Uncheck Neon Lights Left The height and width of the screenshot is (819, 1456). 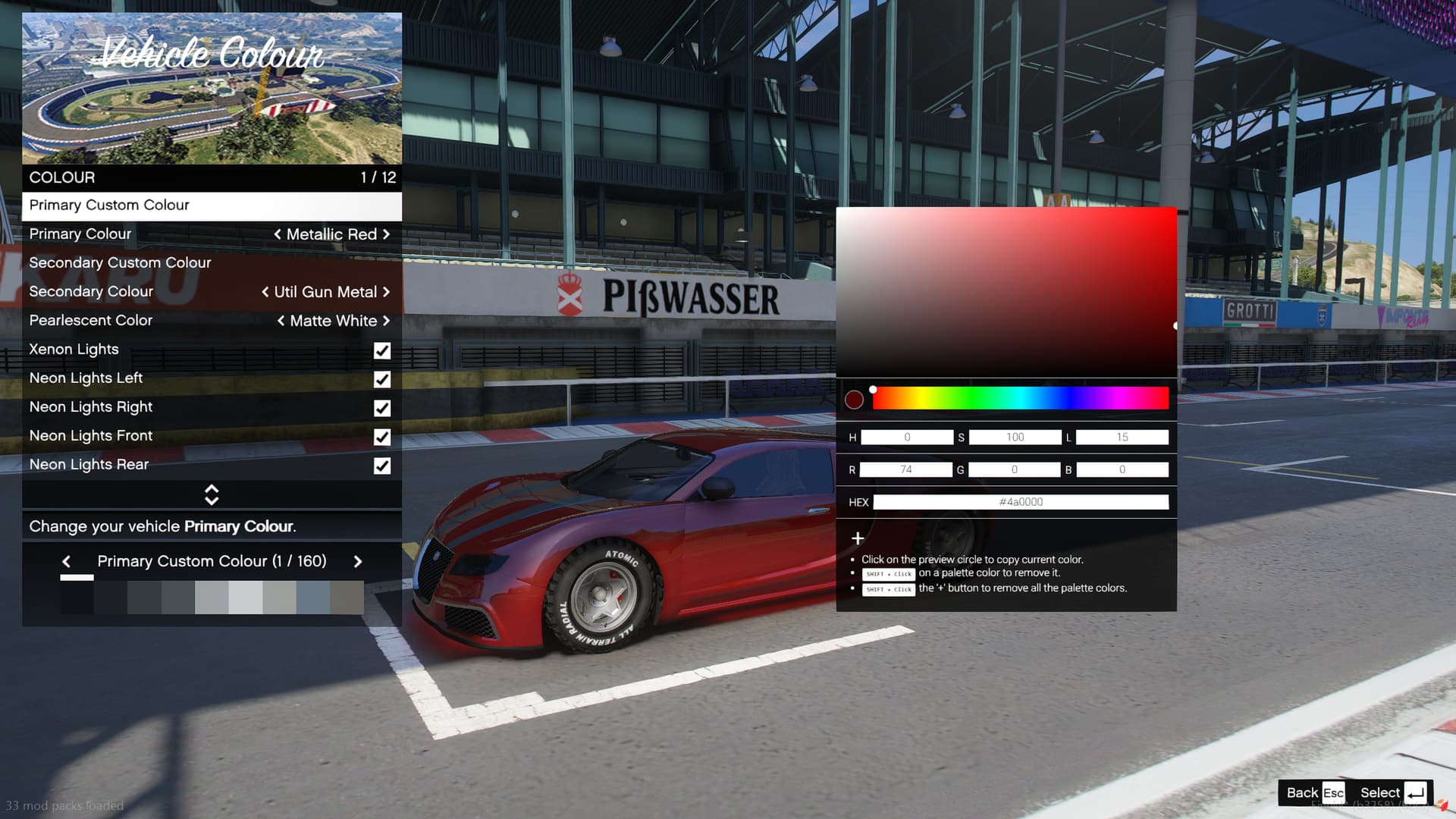click(382, 379)
